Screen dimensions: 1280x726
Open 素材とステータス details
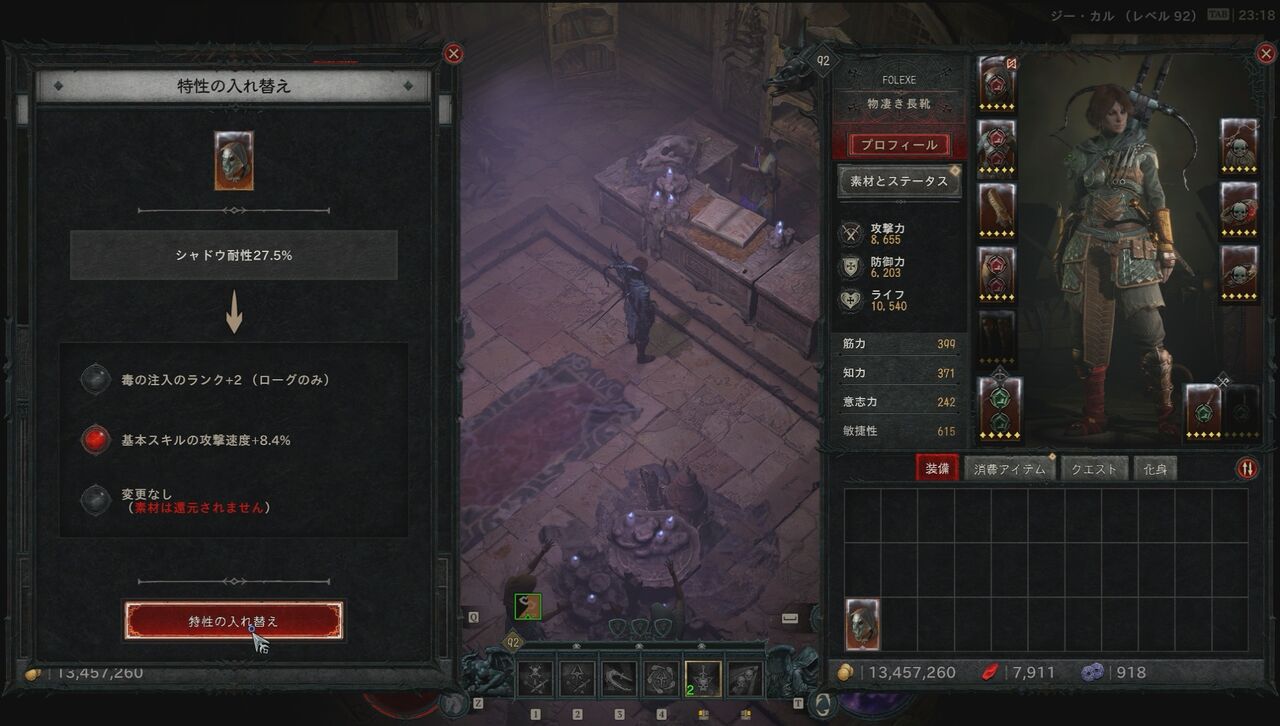pyautogui.click(x=899, y=182)
